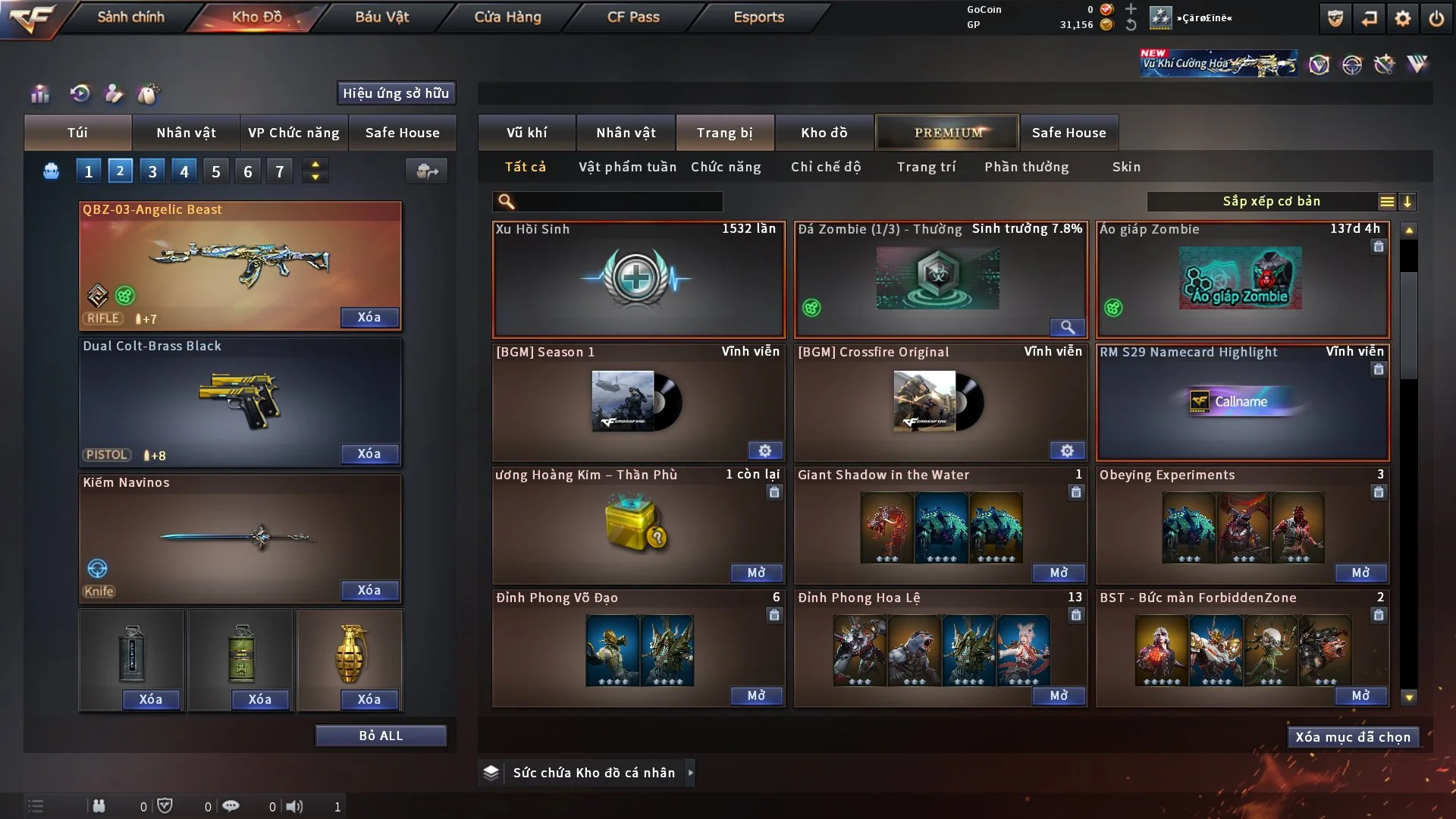This screenshot has width=1456, height=819.
Task: Select the Dual Colt-Brass Black pistol slot
Action: click(240, 402)
